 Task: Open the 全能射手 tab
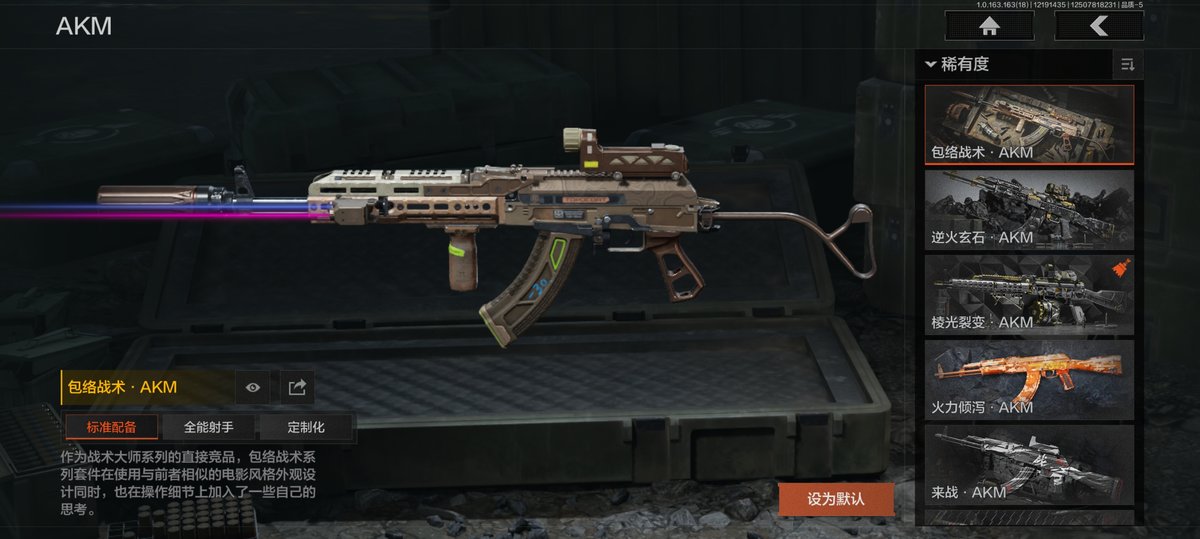pyautogui.click(x=209, y=427)
